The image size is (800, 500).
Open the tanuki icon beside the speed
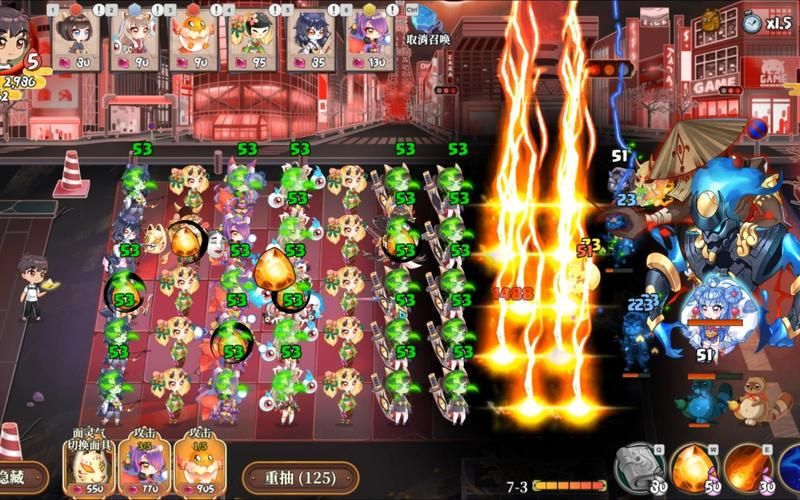tap(711, 19)
